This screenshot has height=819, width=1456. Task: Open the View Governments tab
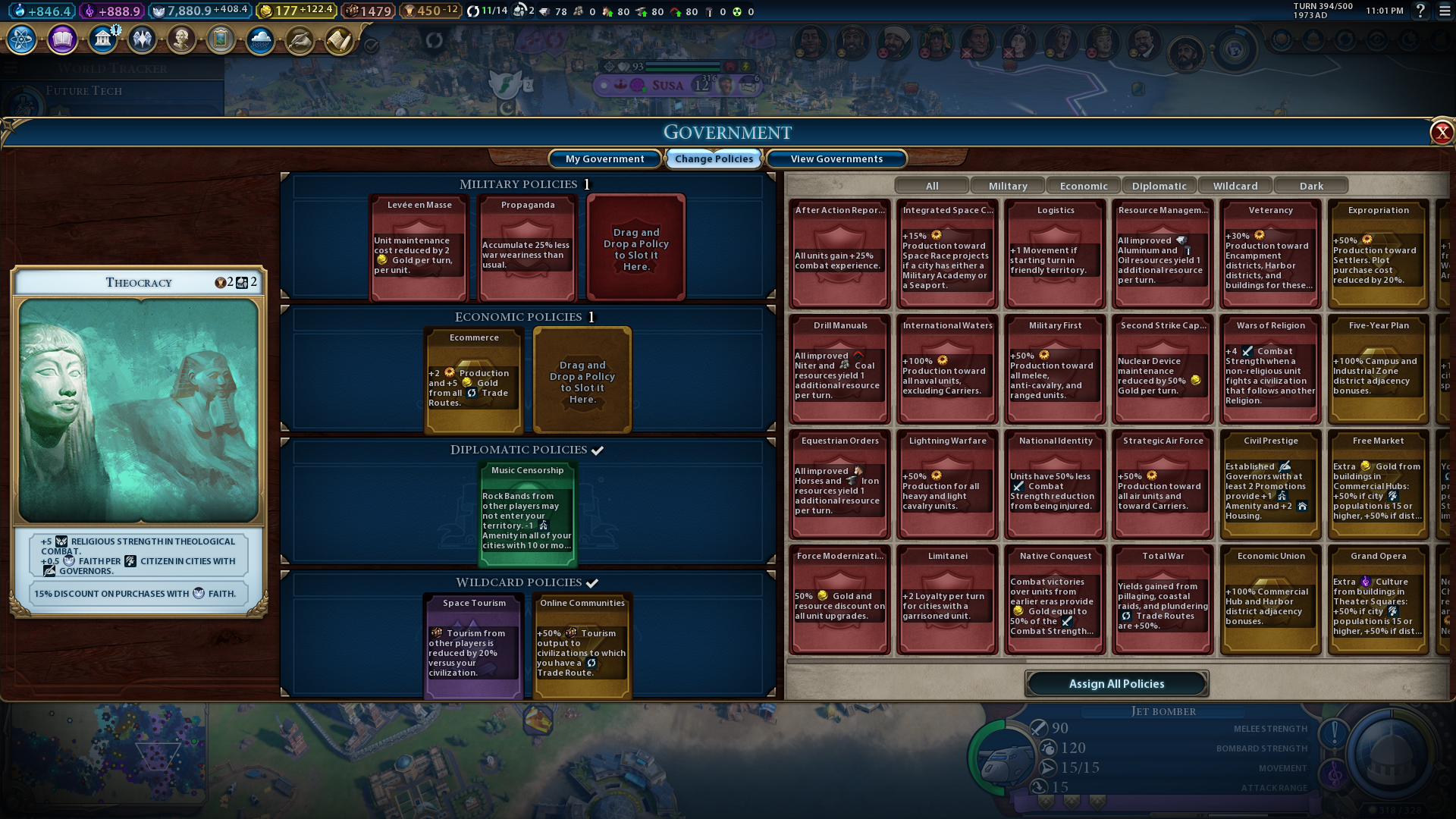tap(836, 158)
